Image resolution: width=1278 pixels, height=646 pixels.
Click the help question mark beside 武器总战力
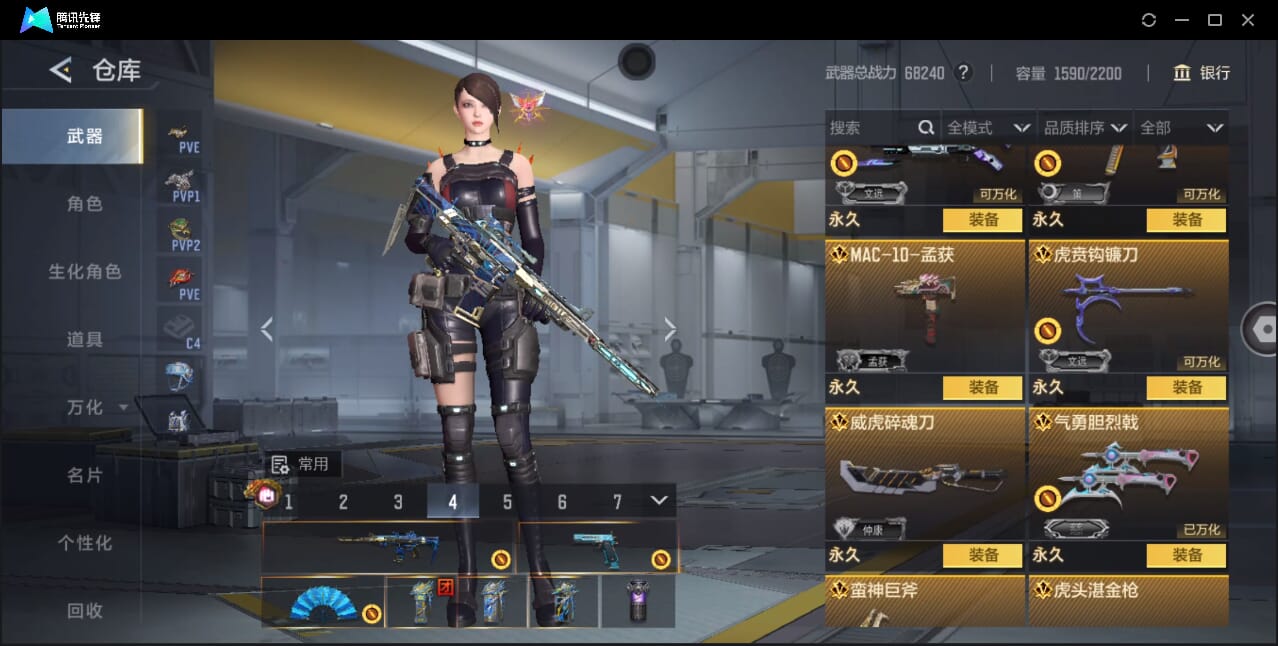963,73
